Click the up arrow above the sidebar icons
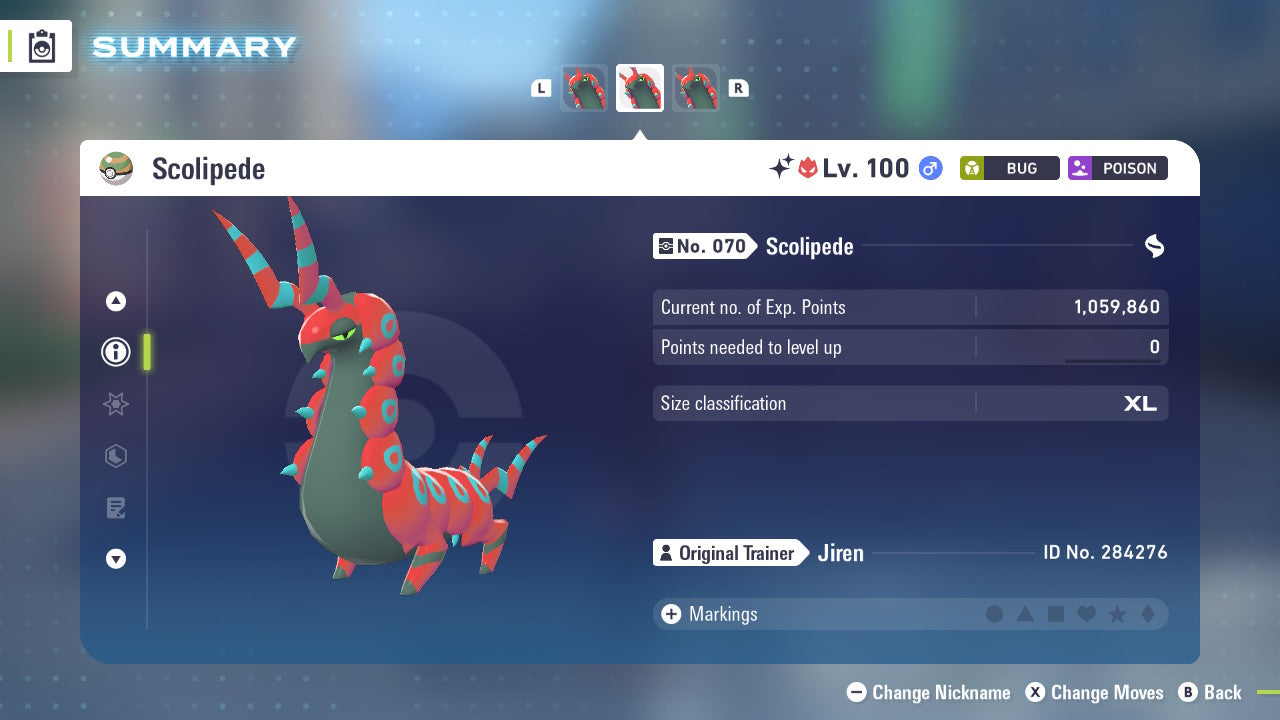Viewport: 1280px width, 720px height. pos(115,301)
